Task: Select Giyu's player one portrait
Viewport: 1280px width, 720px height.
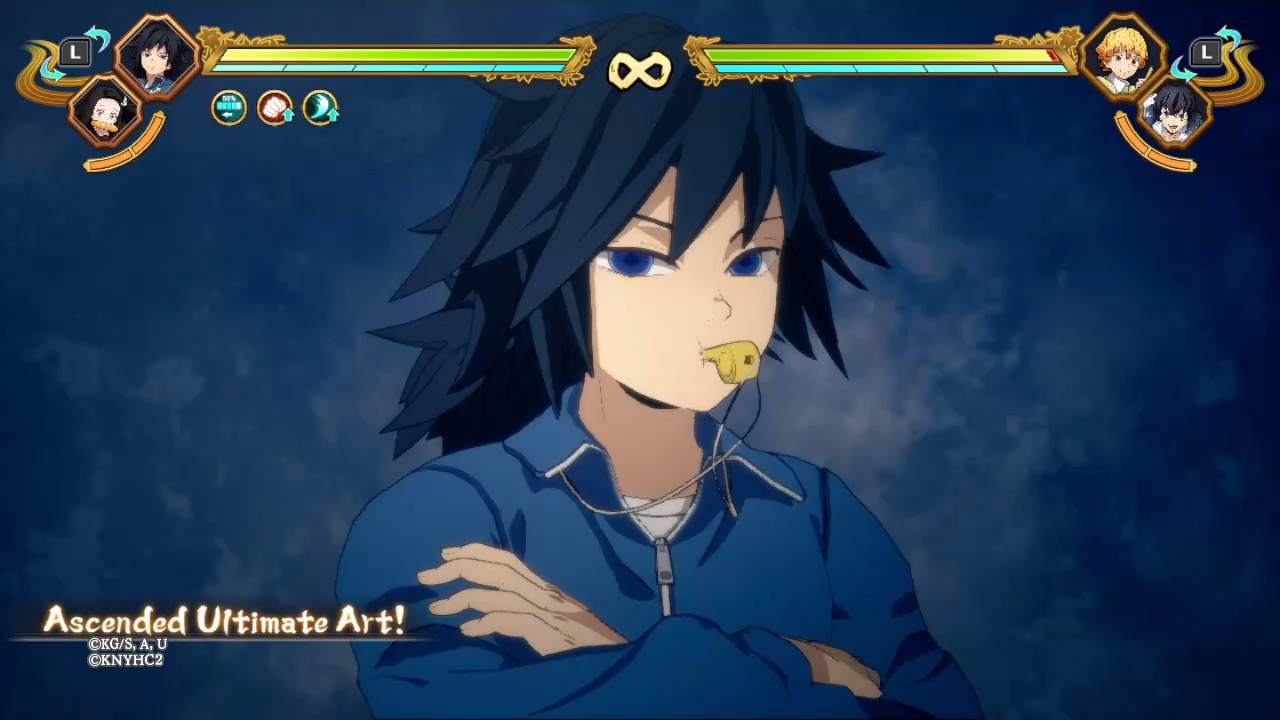Action: (x=157, y=55)
